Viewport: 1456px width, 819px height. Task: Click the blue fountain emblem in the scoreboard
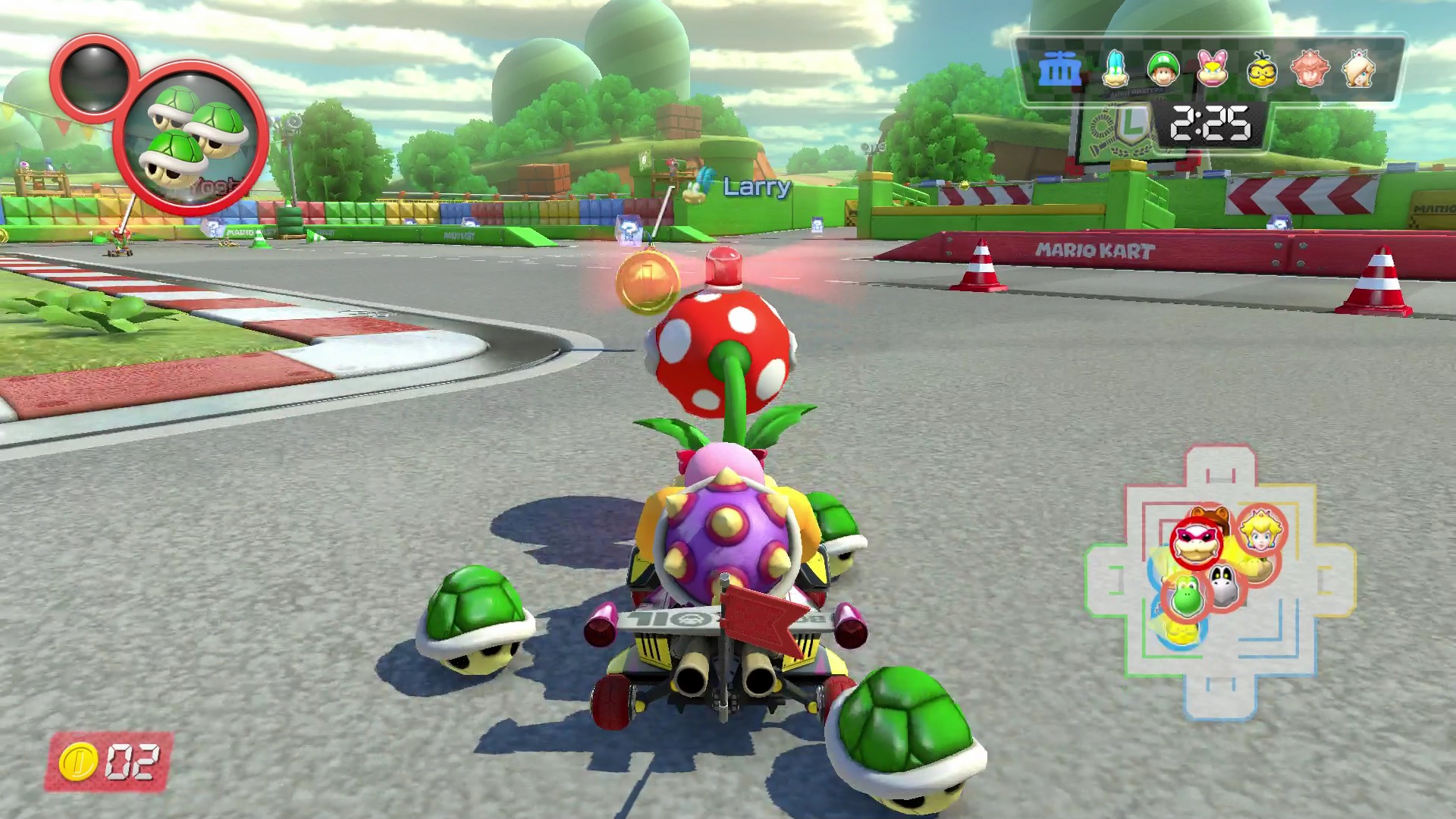pos(1062,67)
